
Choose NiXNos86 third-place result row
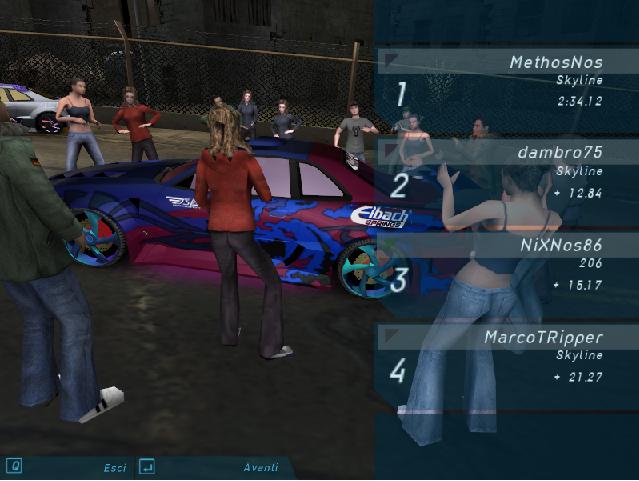coord(508,264)
